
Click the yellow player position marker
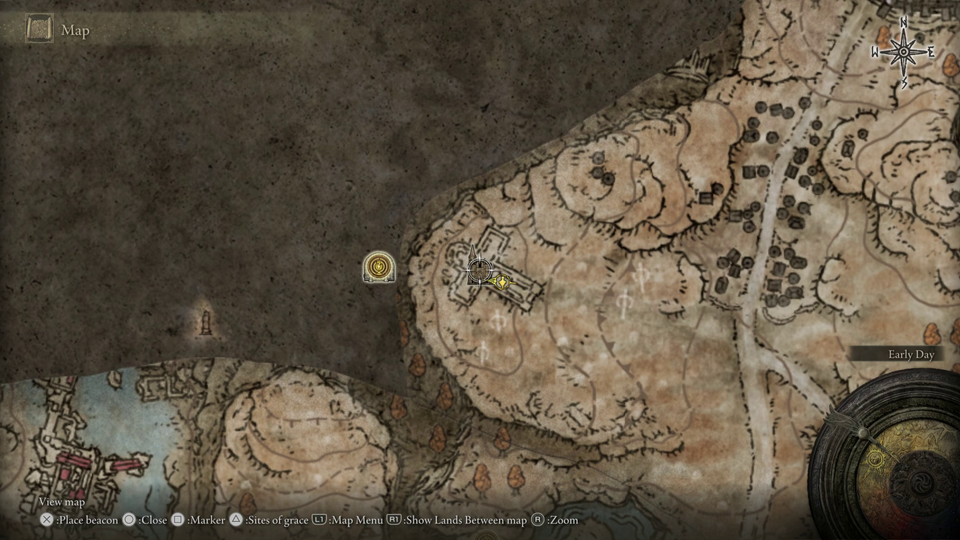point(501,282)
